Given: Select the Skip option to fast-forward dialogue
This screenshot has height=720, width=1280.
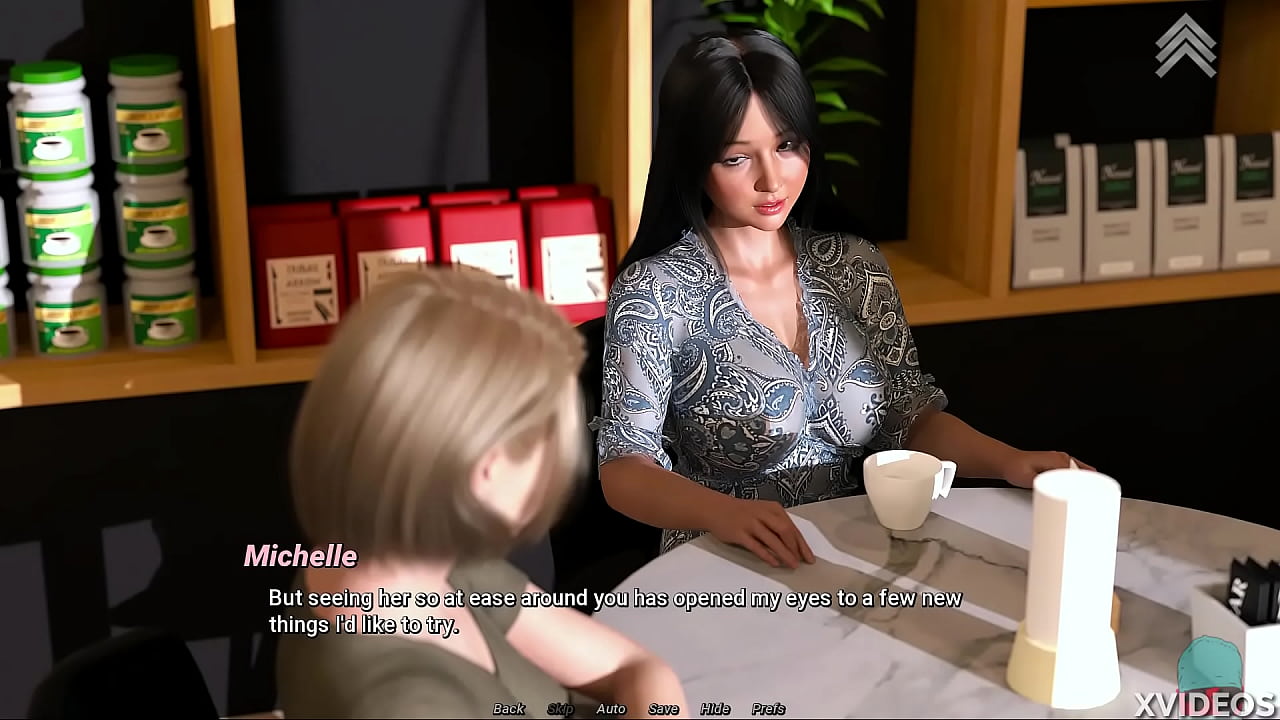Looking at the screenshot, I should click(560, 708).
